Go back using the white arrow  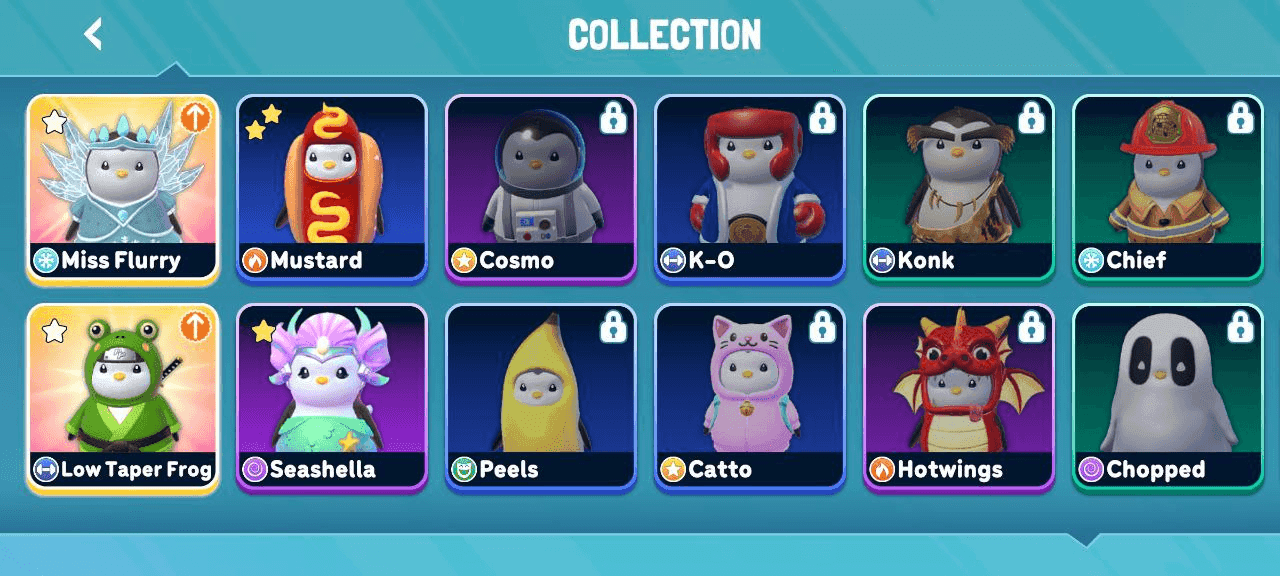93,34
